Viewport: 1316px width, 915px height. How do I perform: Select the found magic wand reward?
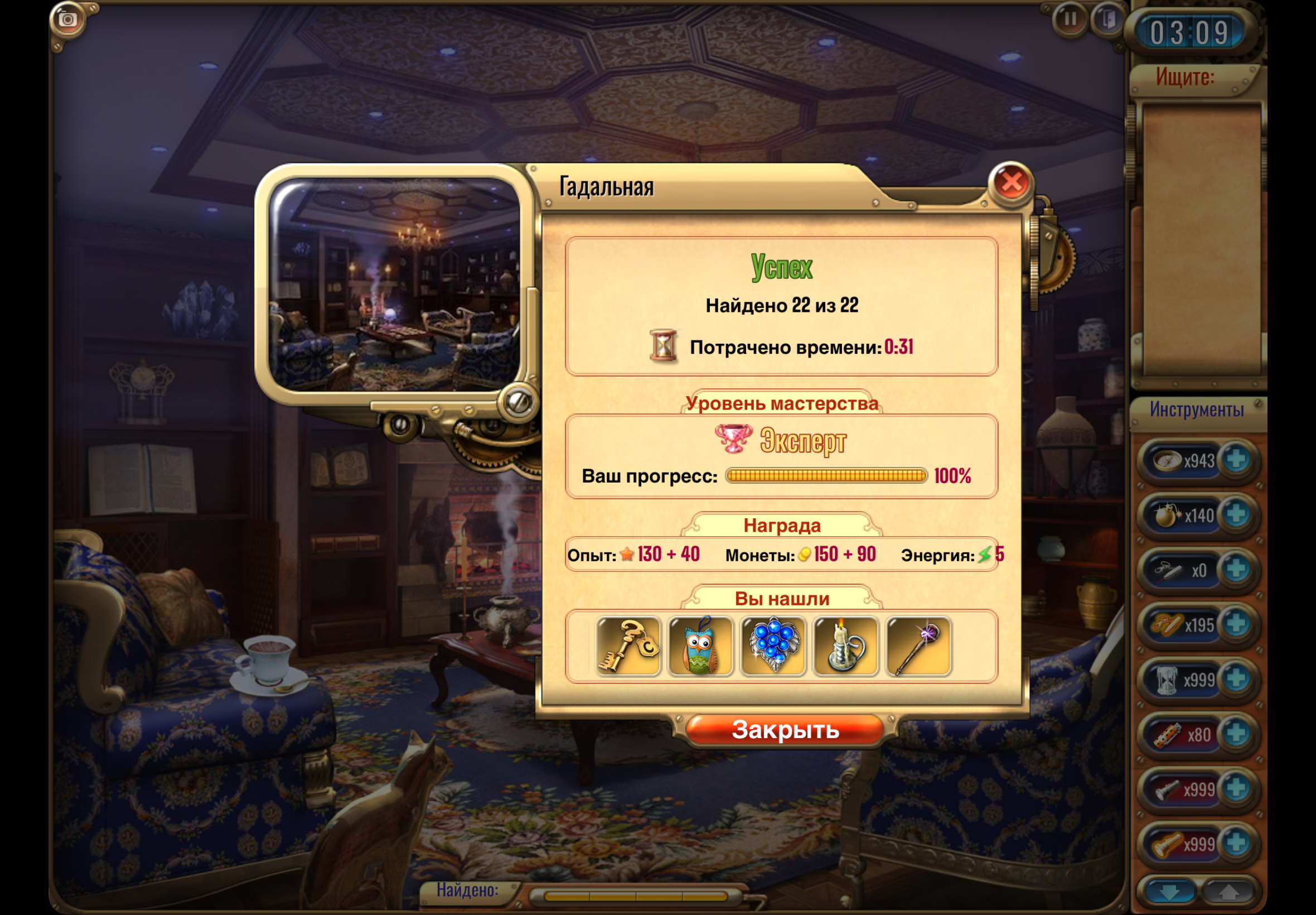point(918,647)
